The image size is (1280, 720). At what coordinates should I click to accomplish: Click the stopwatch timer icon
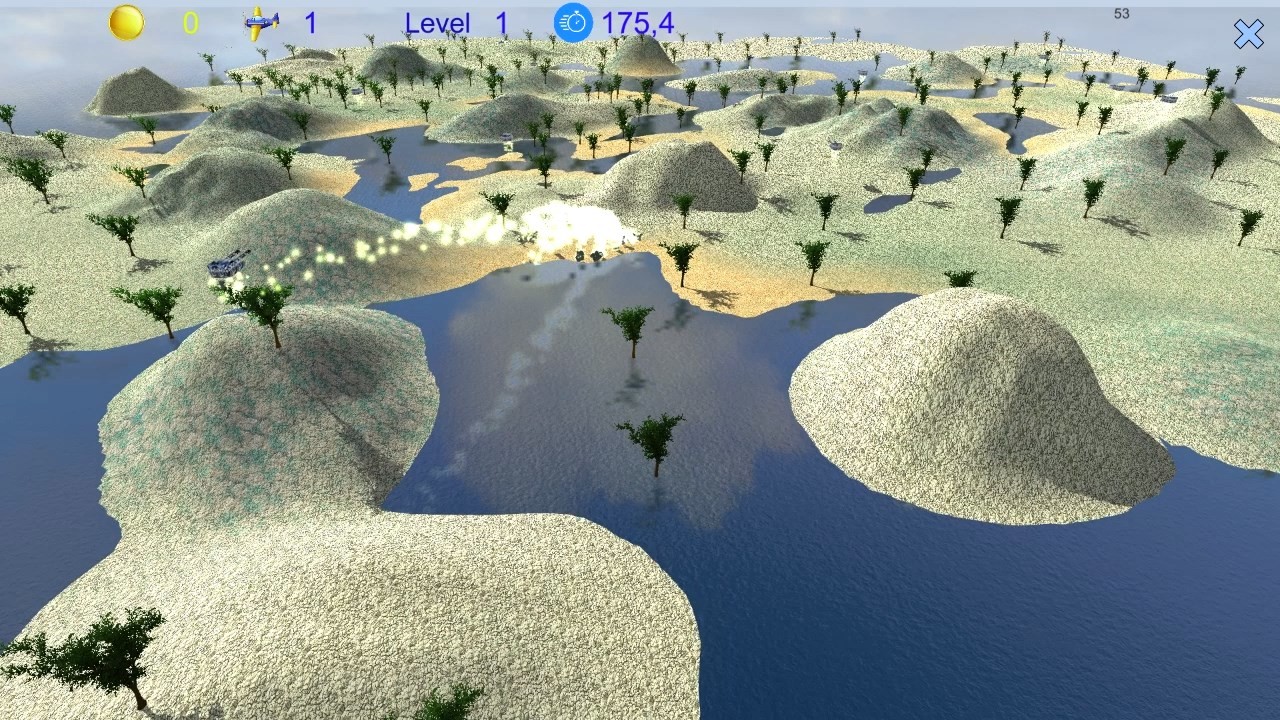572,22
